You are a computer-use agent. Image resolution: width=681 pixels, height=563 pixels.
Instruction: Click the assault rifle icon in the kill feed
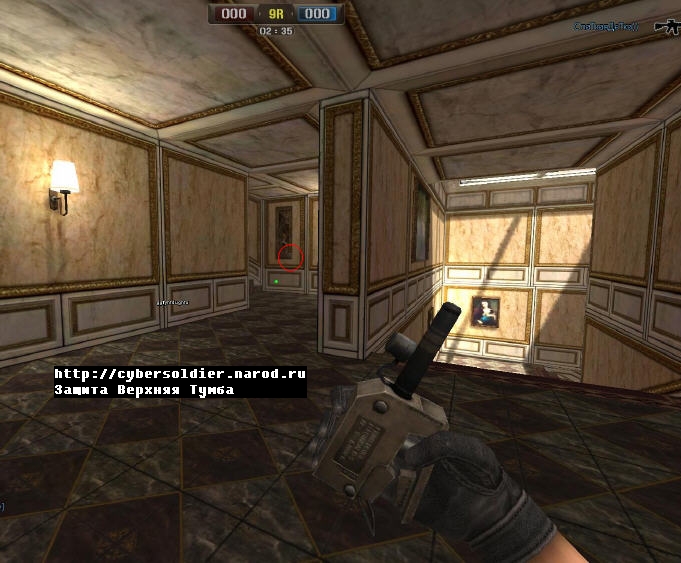tap(667, 27)
